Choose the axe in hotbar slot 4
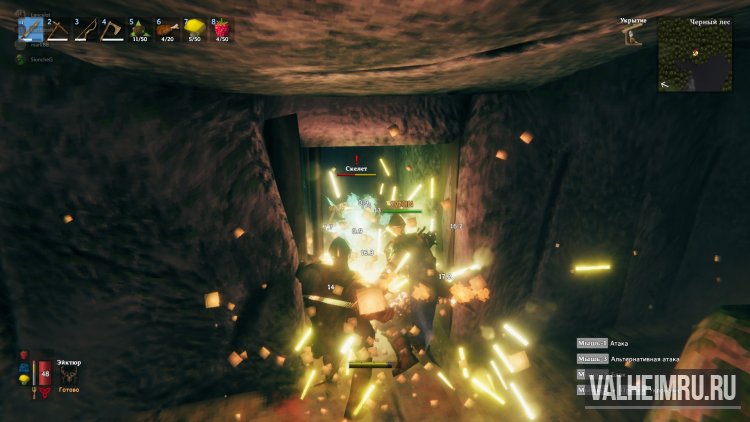The width and height of the screenshot is (750, 422). tap(111, 29)
